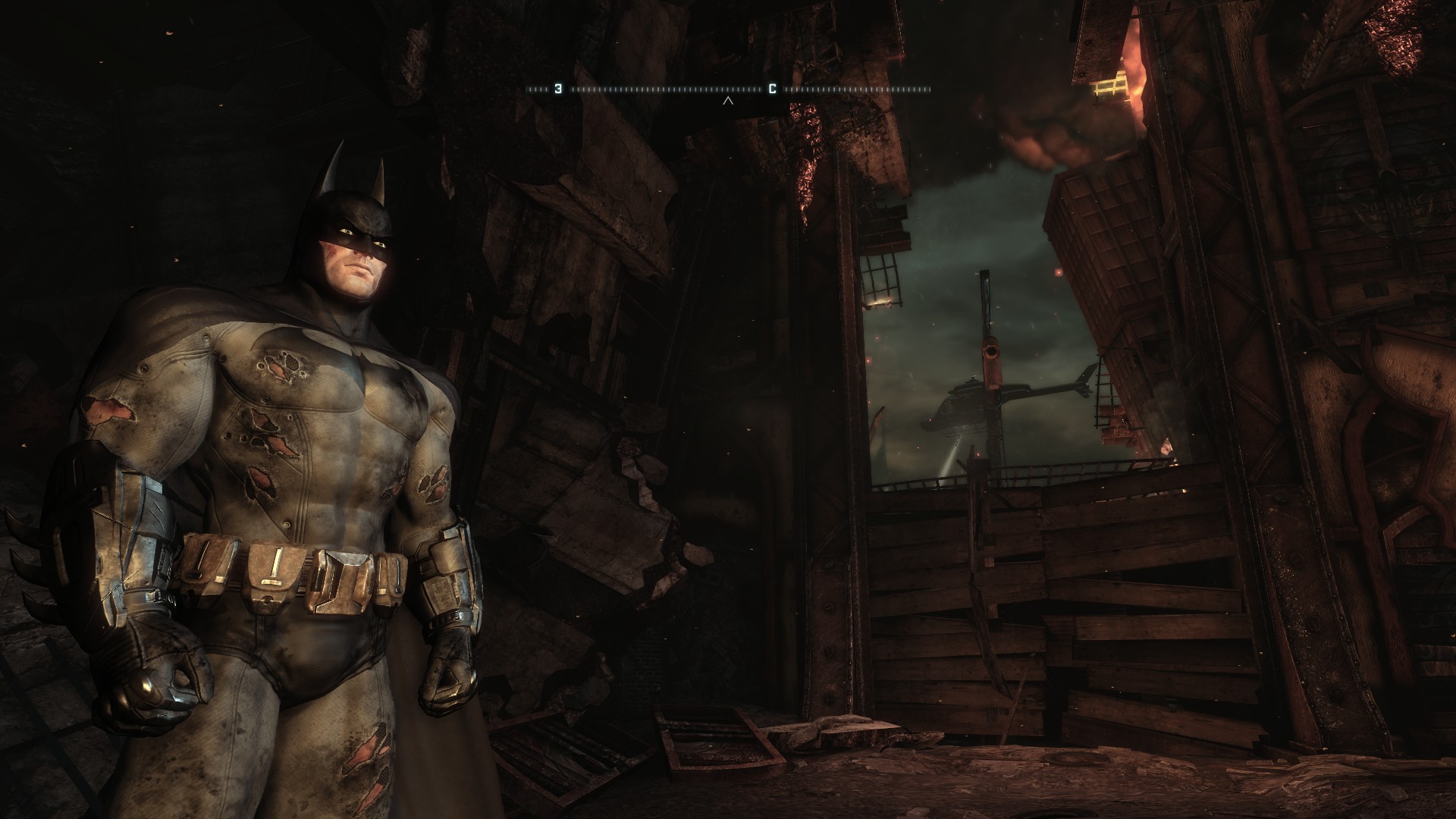
Task: Select the compass west marker "З"
Action: 558,89
